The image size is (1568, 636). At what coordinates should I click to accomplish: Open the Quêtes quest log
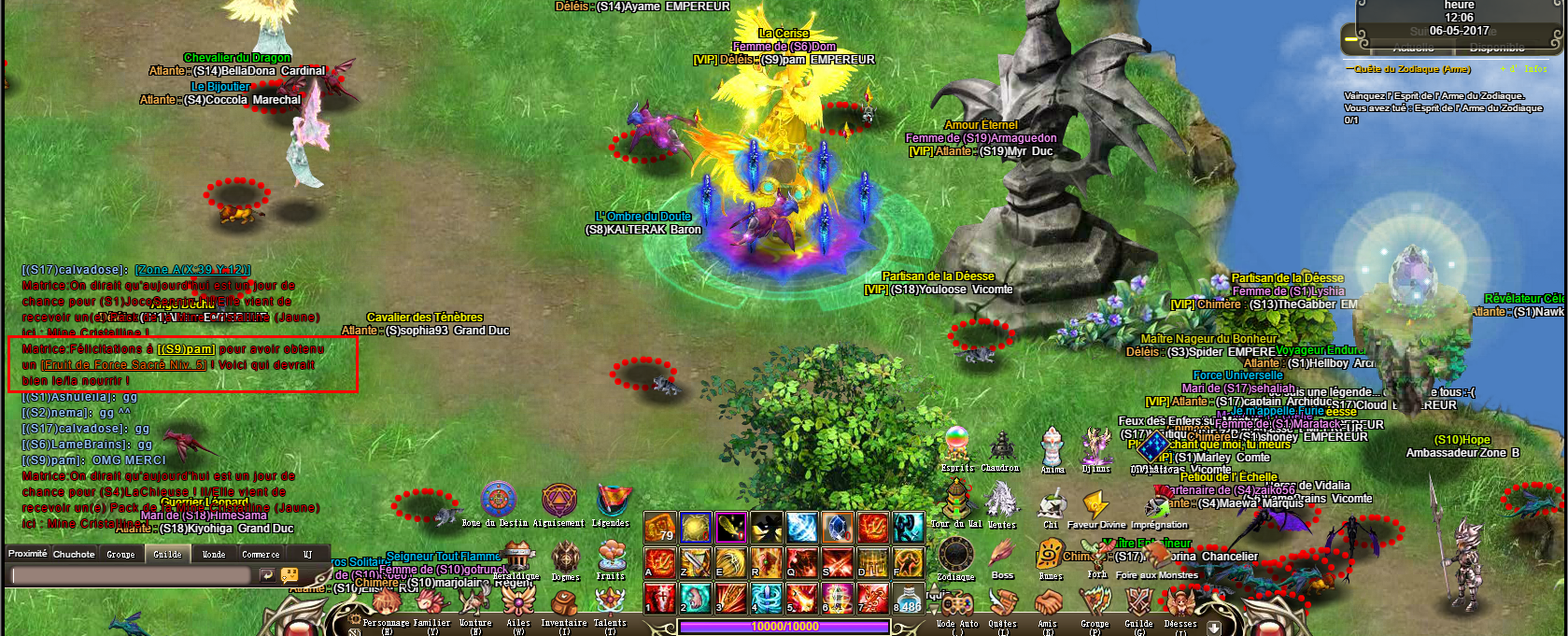(x=1003, y=604)
